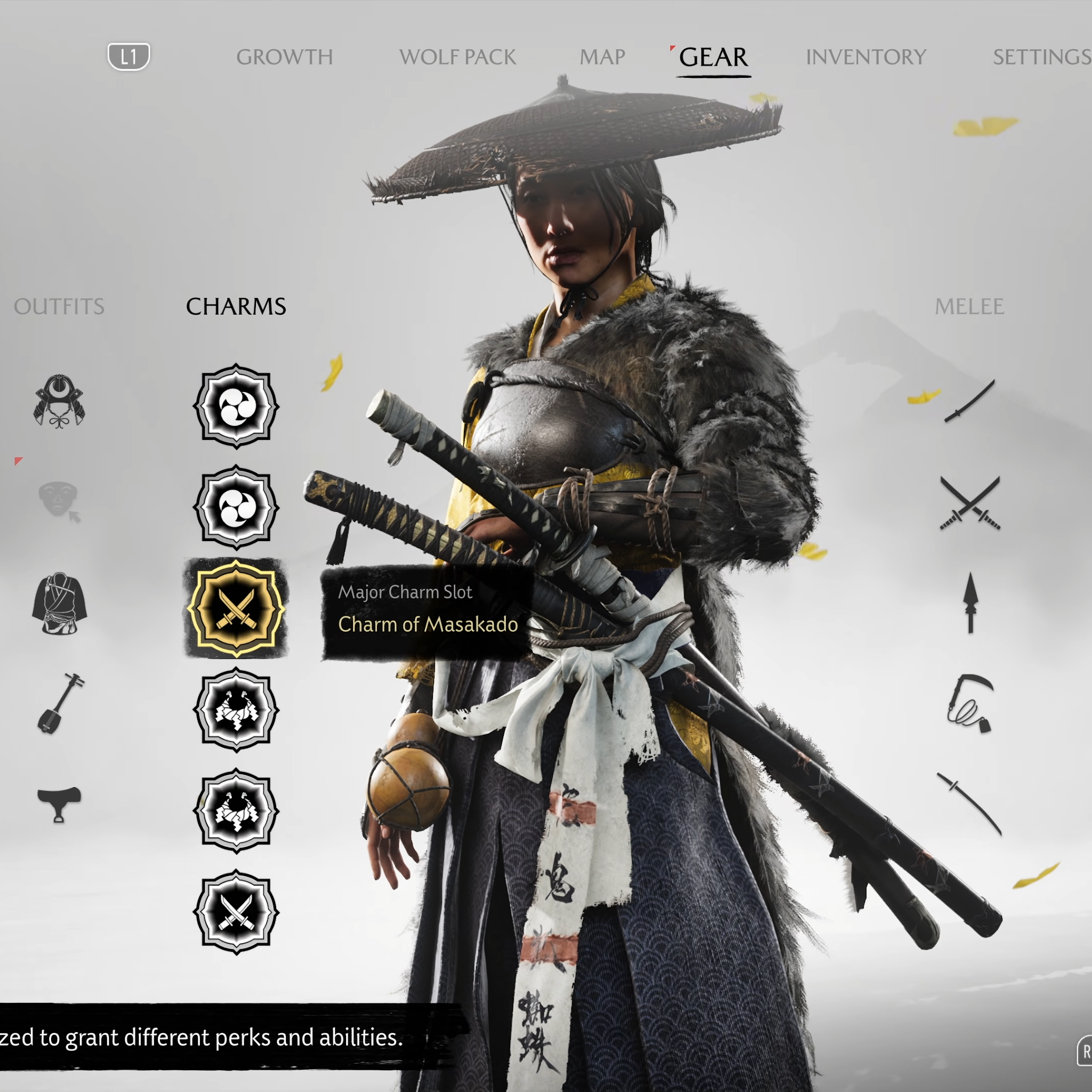
Task: Select the Gear tab
Action: [x=713, y=57]
